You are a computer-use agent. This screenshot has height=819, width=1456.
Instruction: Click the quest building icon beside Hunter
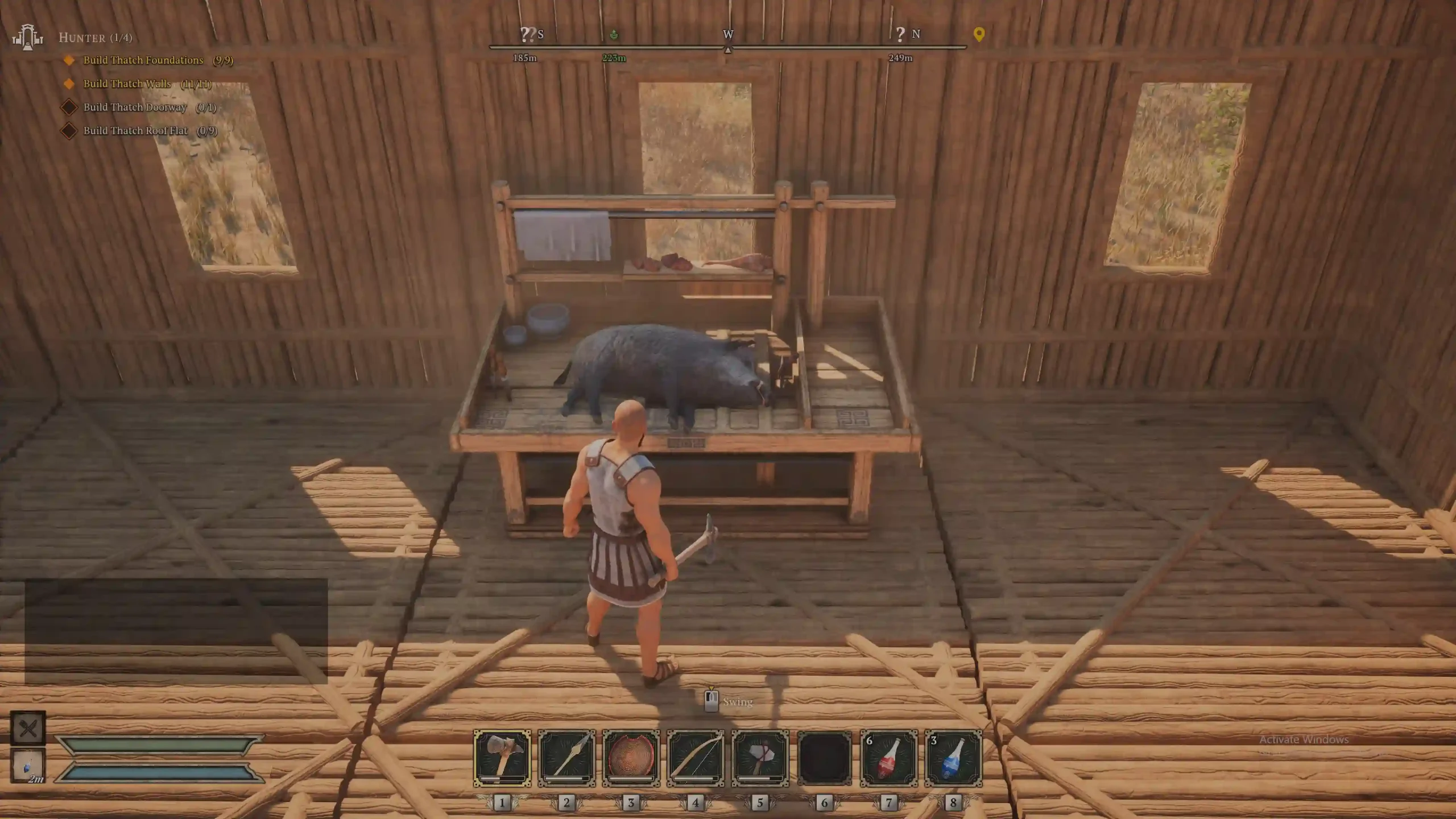(x=27, y=37)
